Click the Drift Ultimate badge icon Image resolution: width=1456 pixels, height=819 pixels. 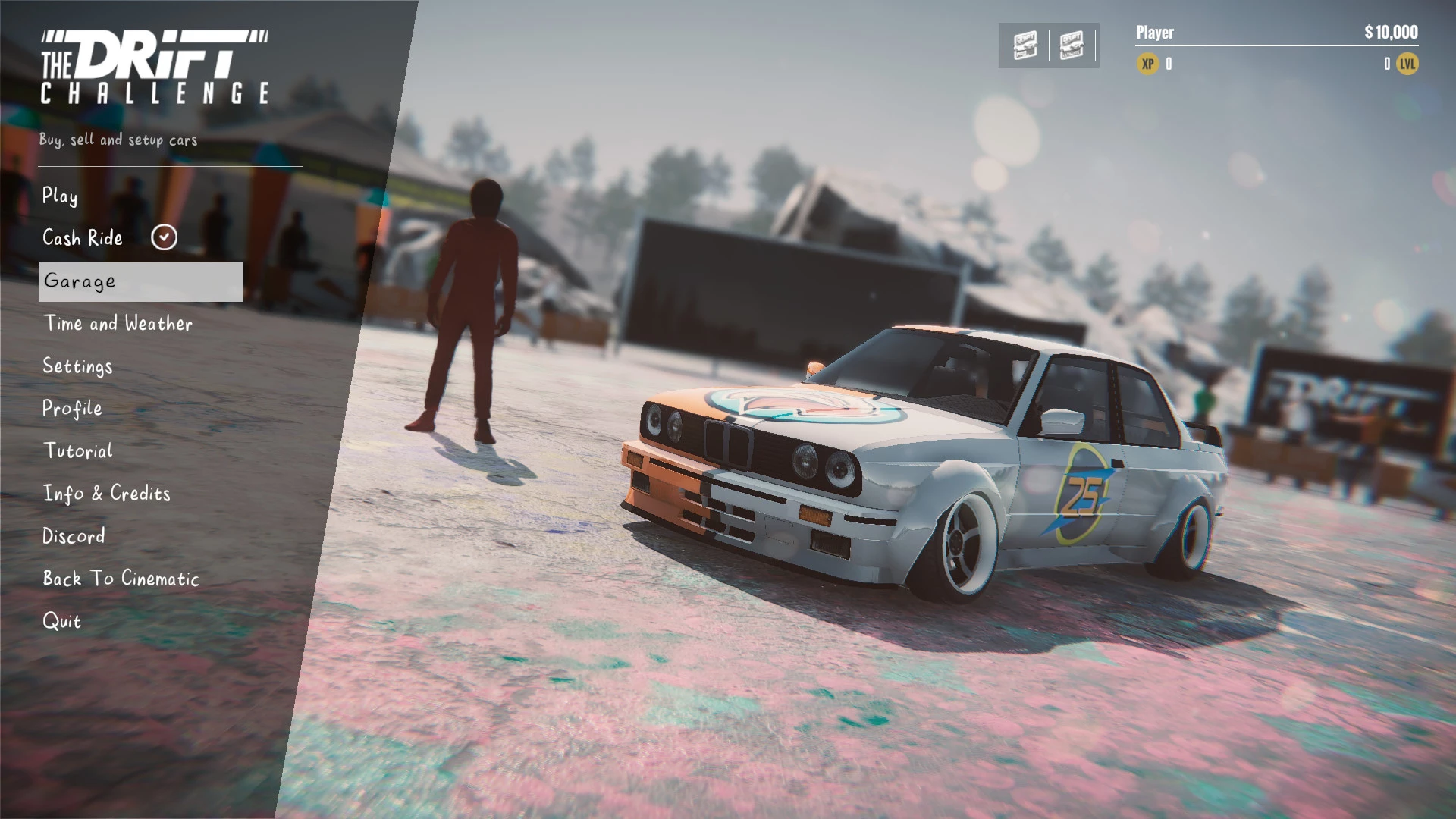[x=1072, y=45]
